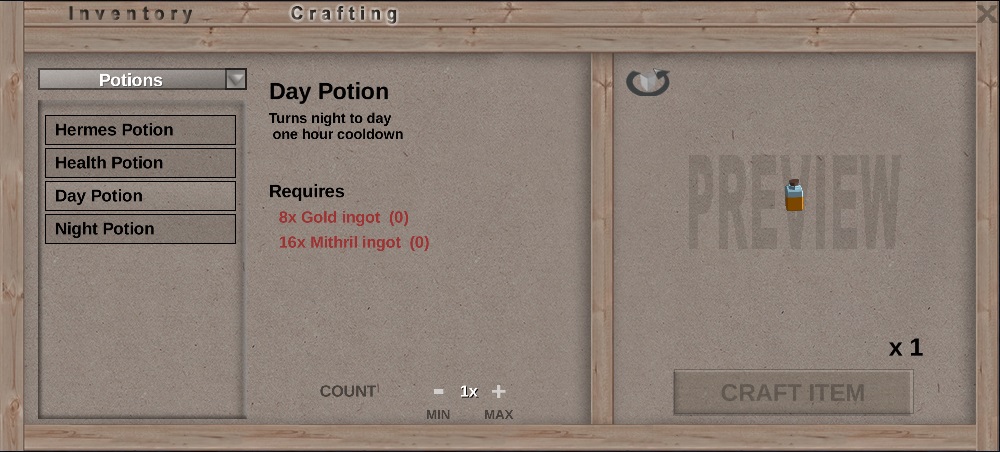The height and width of the screenshot is (452, 1000).
Task: Increase craft count with plus button
Action: [499, 392]
